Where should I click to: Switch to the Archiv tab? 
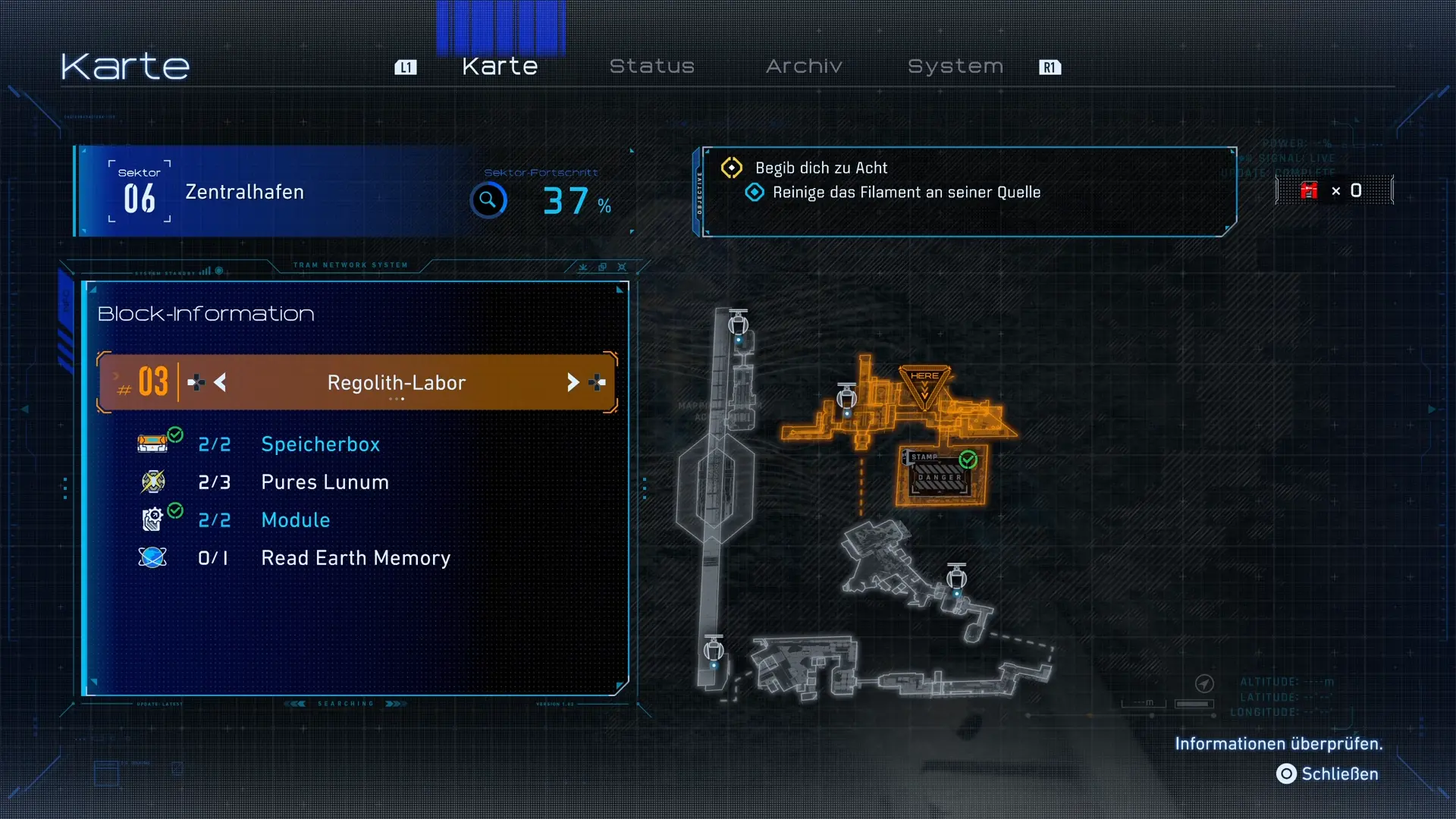pos(804,67)
